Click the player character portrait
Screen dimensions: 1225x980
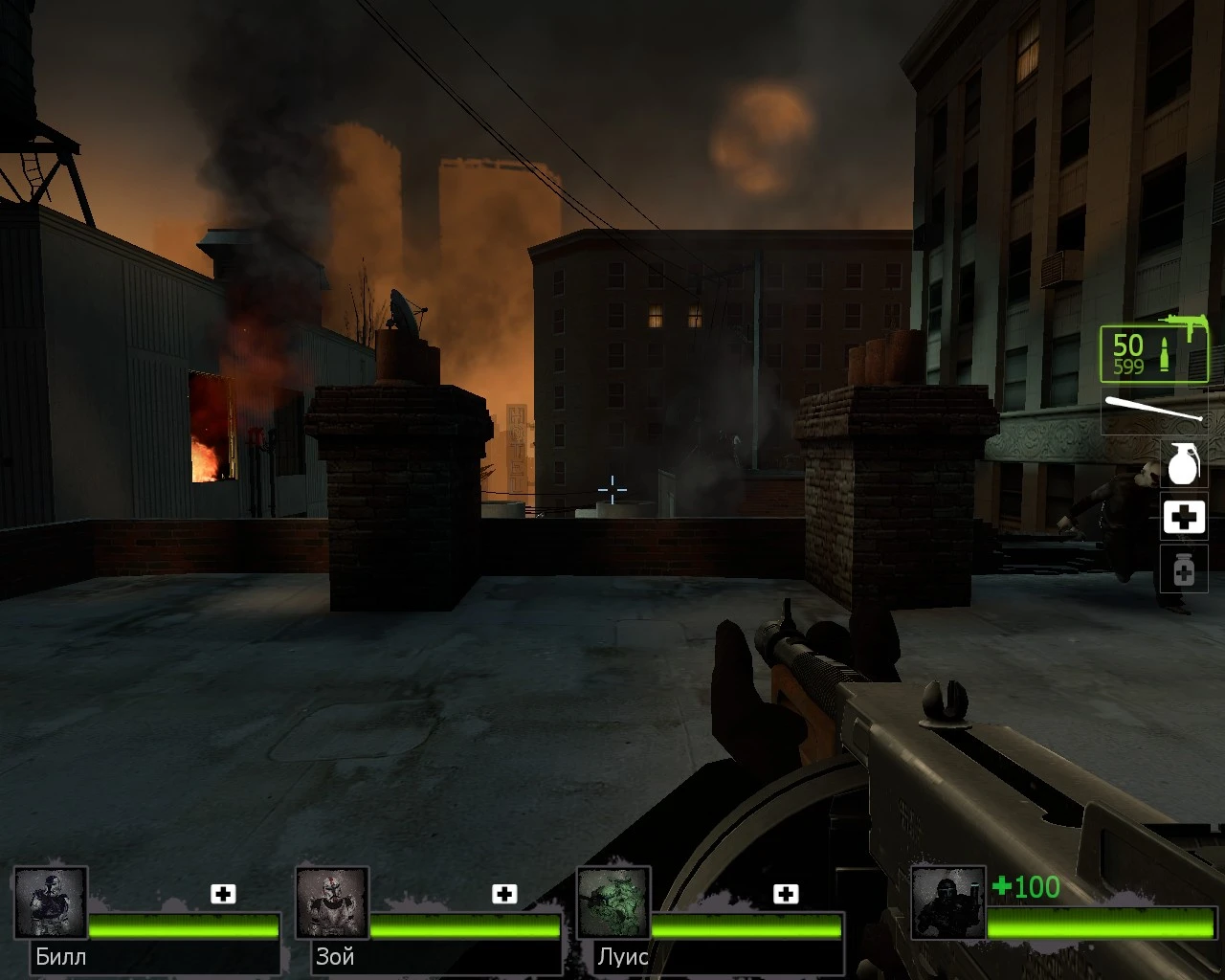(x=947, y=901)
